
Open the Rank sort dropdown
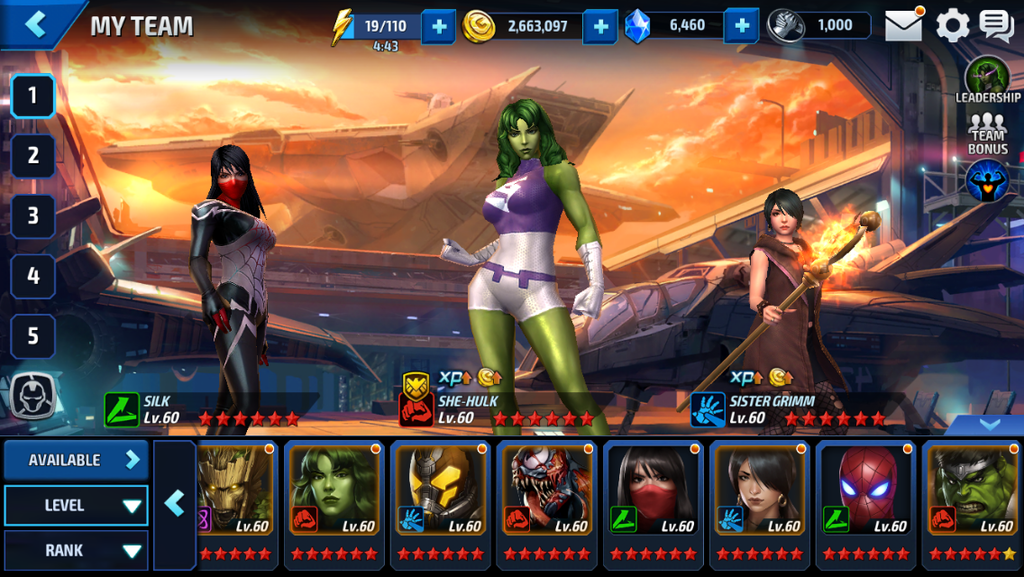76,550
